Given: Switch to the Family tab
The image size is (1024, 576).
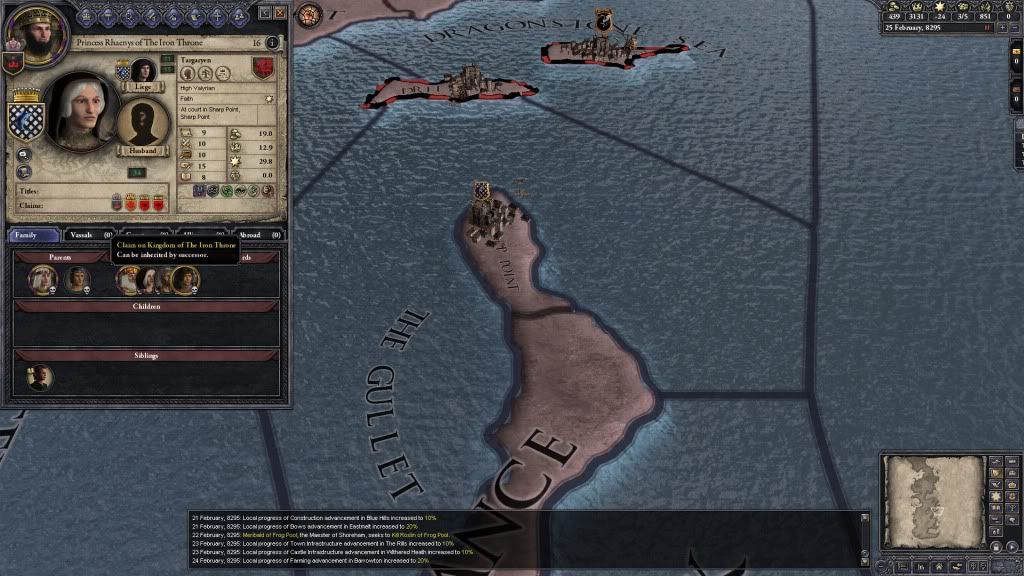Looking at the screenshot, I should pyautogui.click(x=32, y=235).
